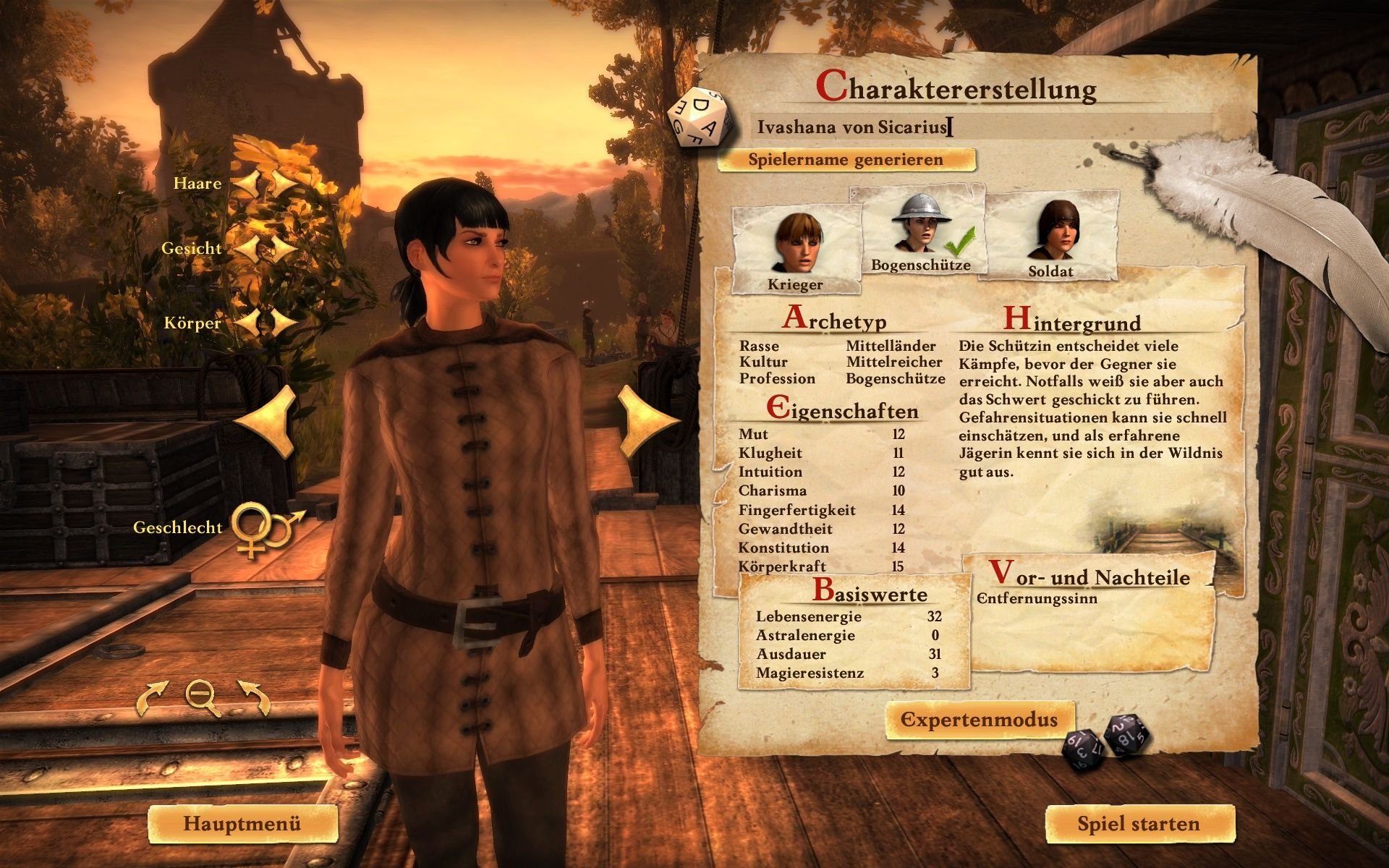Image resolution: width=1389 pixels, height=868 pixels.
Task: Click the lettered name dice icon
Action: coord(700,118)
